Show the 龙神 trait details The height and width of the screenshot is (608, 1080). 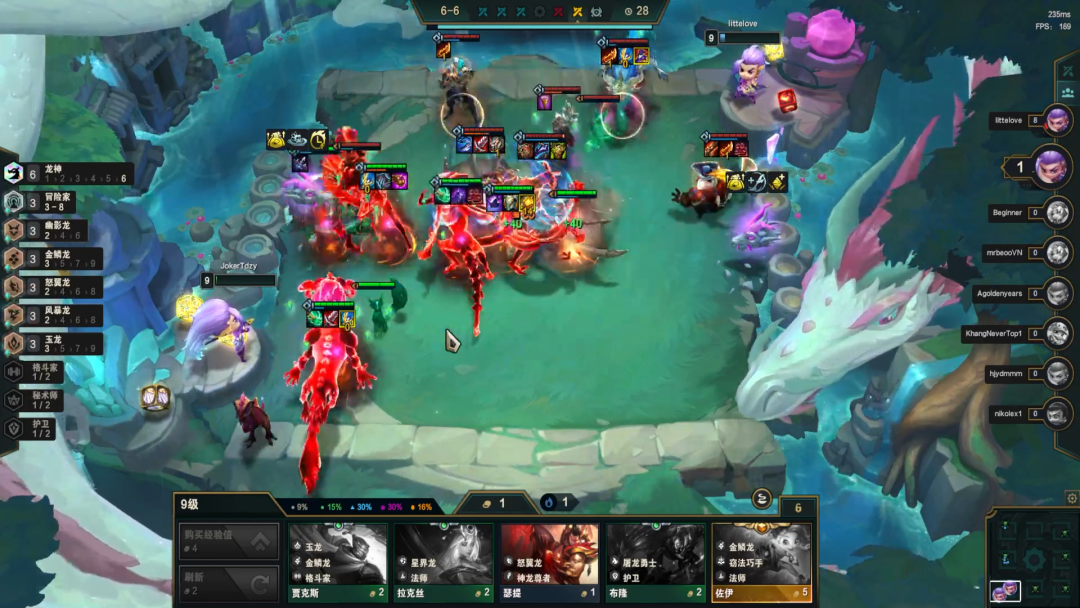point(68,174)
